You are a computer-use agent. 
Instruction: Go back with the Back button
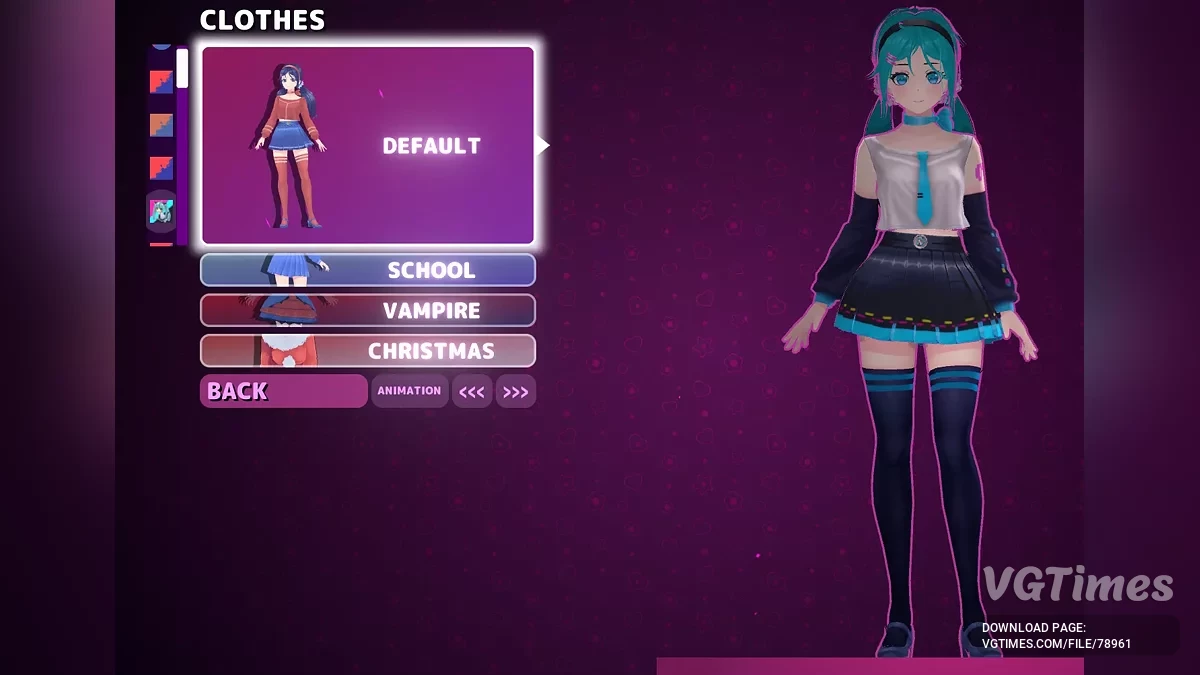click(x=284, y=391)
